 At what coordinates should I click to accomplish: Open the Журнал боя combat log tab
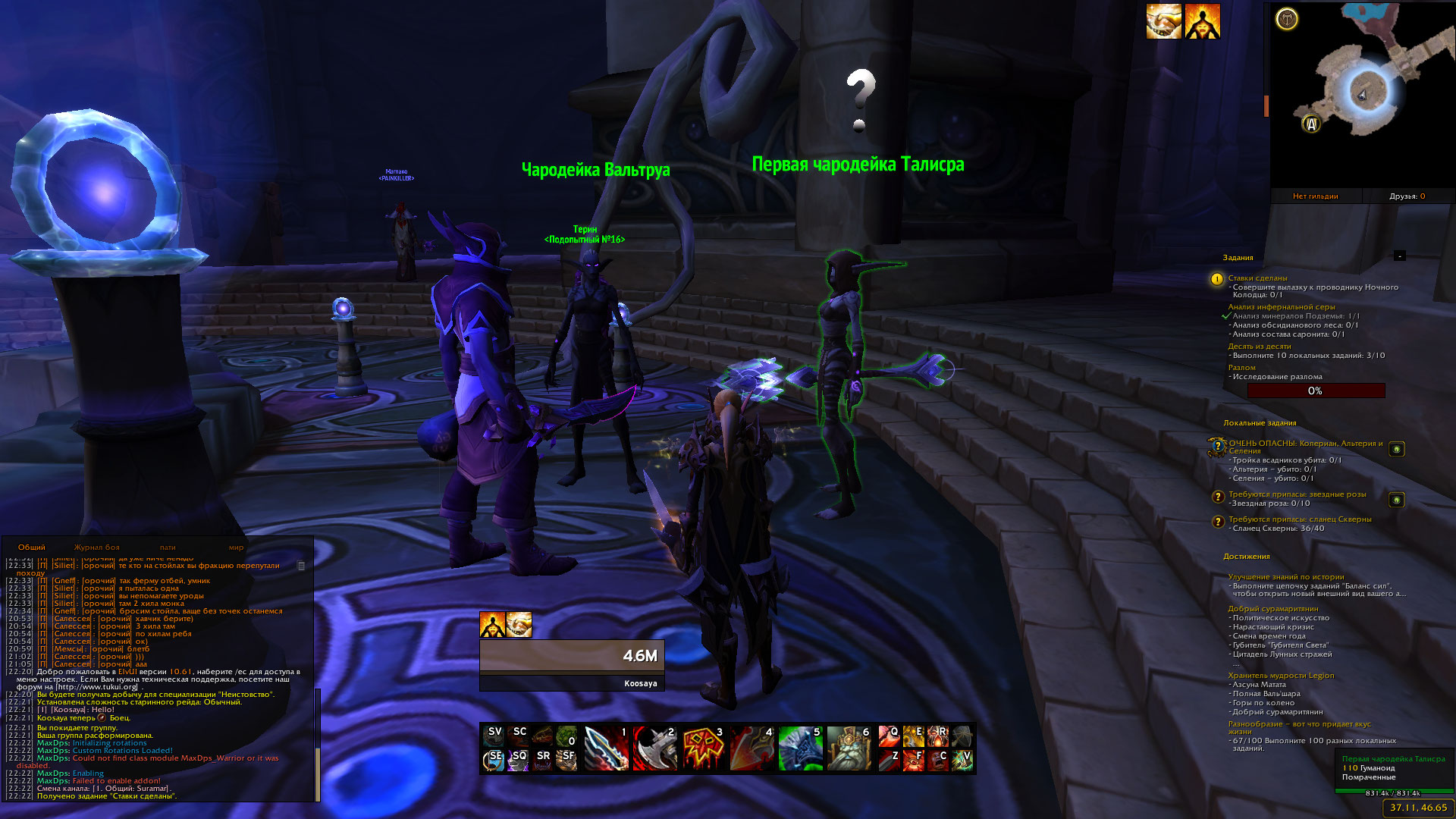pyautogui.click(x=96, y=548)
